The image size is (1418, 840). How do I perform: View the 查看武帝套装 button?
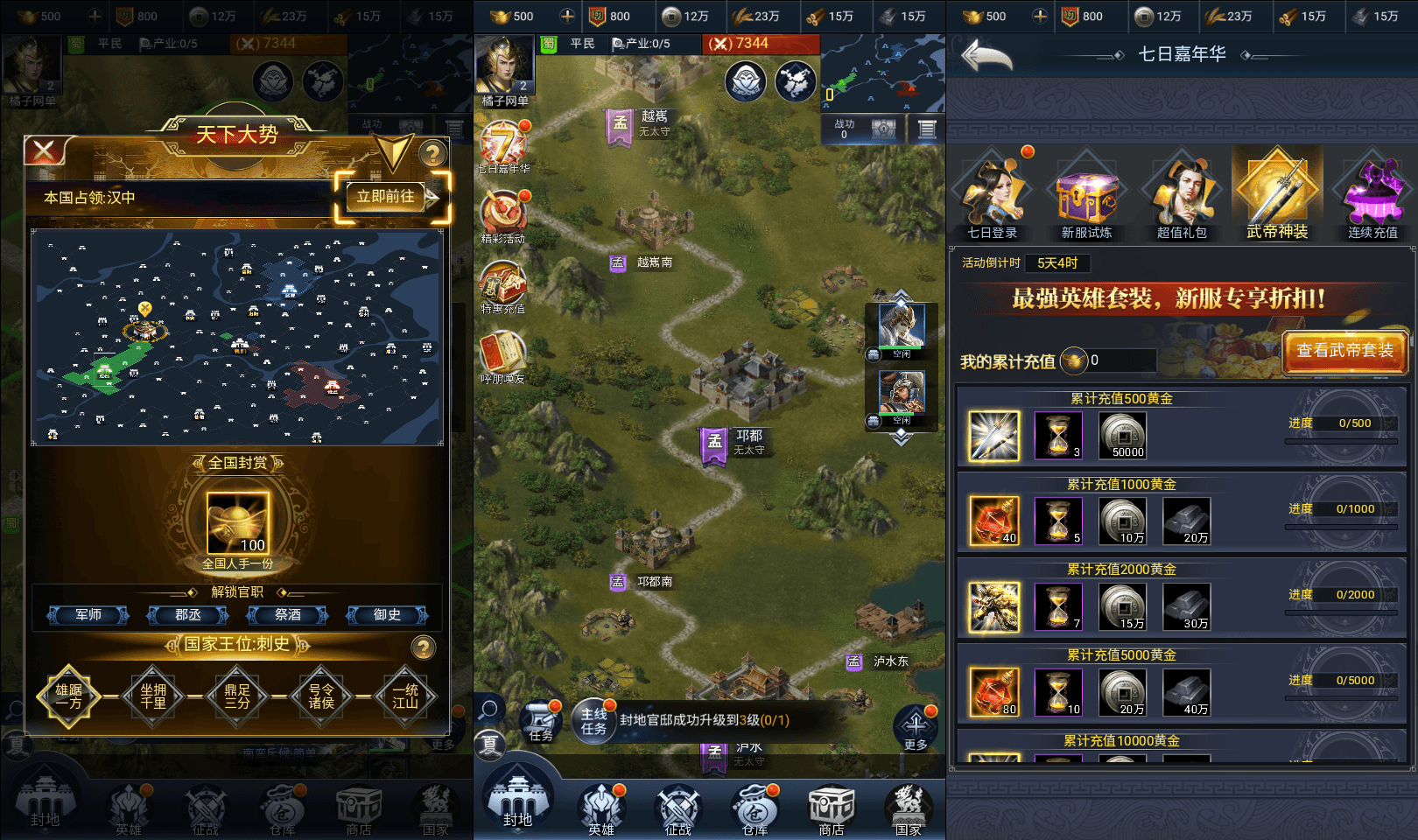coord(1344,351)
